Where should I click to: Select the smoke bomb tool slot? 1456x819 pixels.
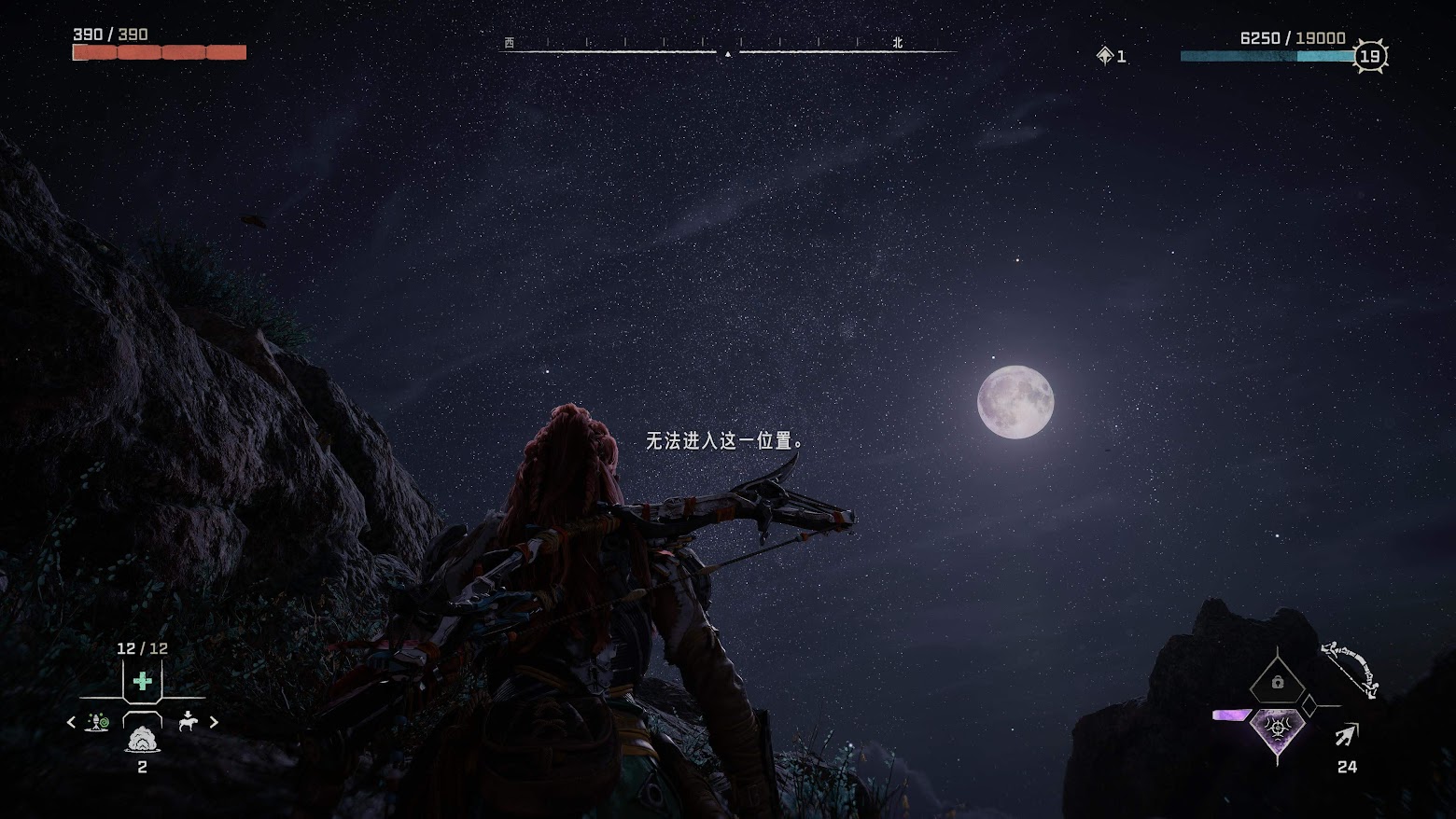point(142,739)
